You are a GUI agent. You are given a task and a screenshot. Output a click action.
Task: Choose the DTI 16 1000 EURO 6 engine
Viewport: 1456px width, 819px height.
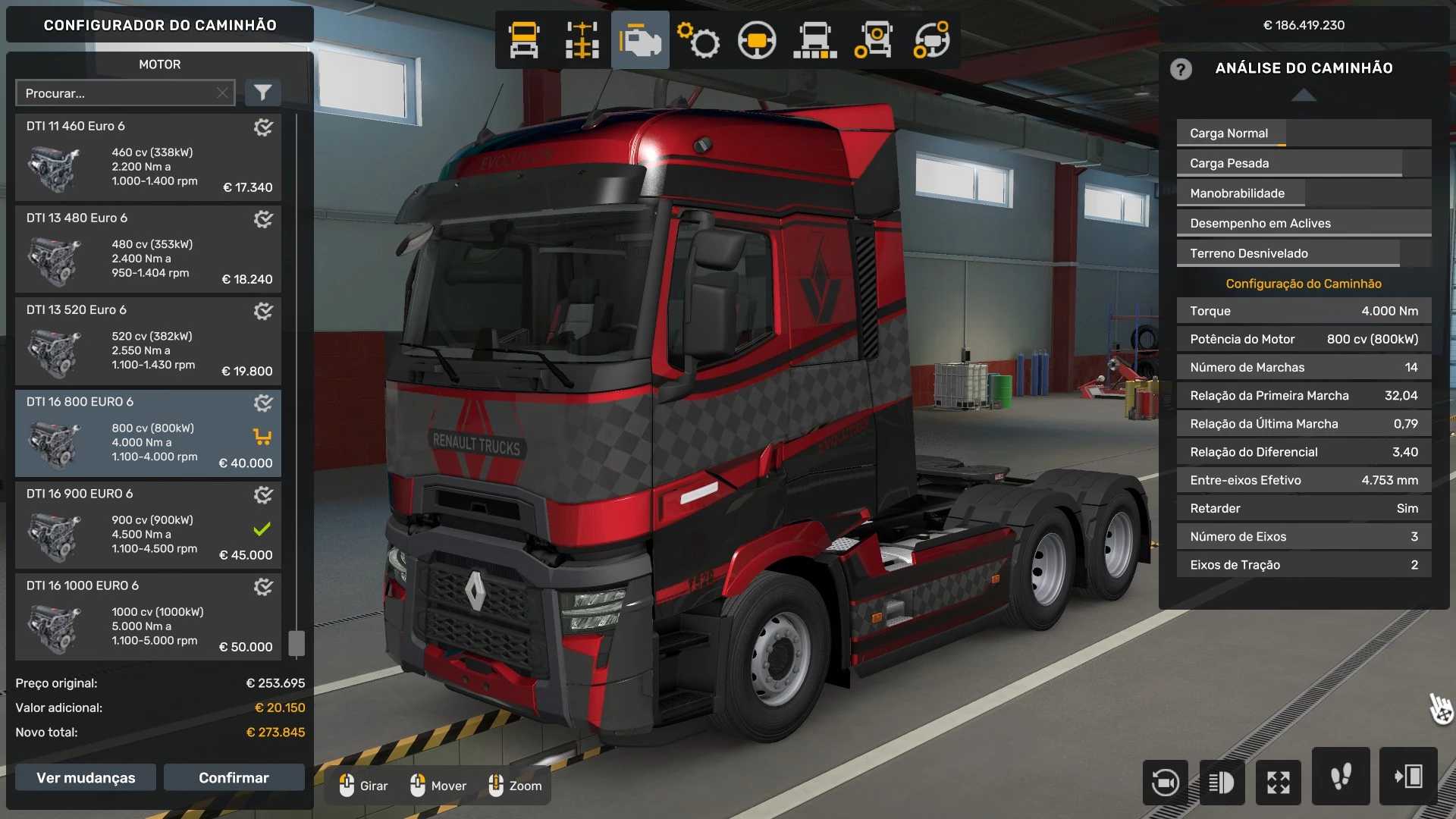pos(148,617)
